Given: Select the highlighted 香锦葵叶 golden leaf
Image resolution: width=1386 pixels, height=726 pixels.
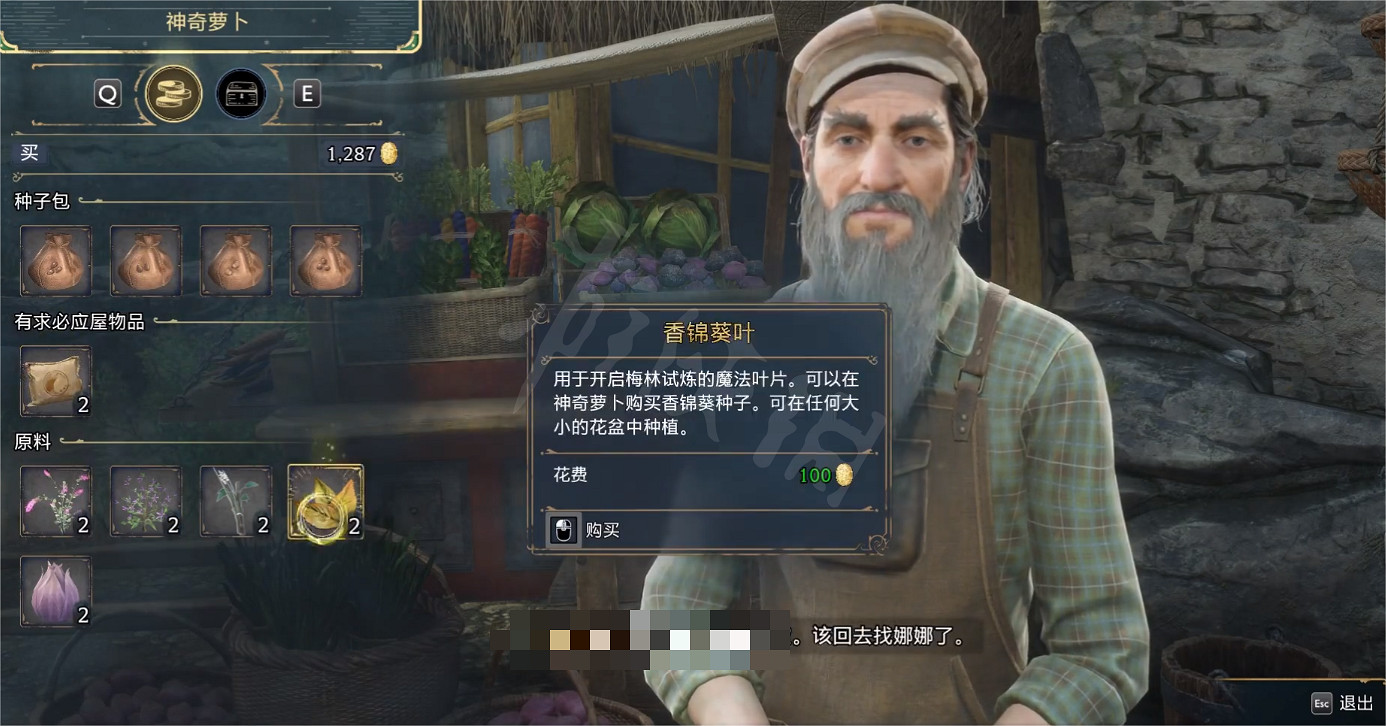Looking at the screenshot, I should pos(326,501).
